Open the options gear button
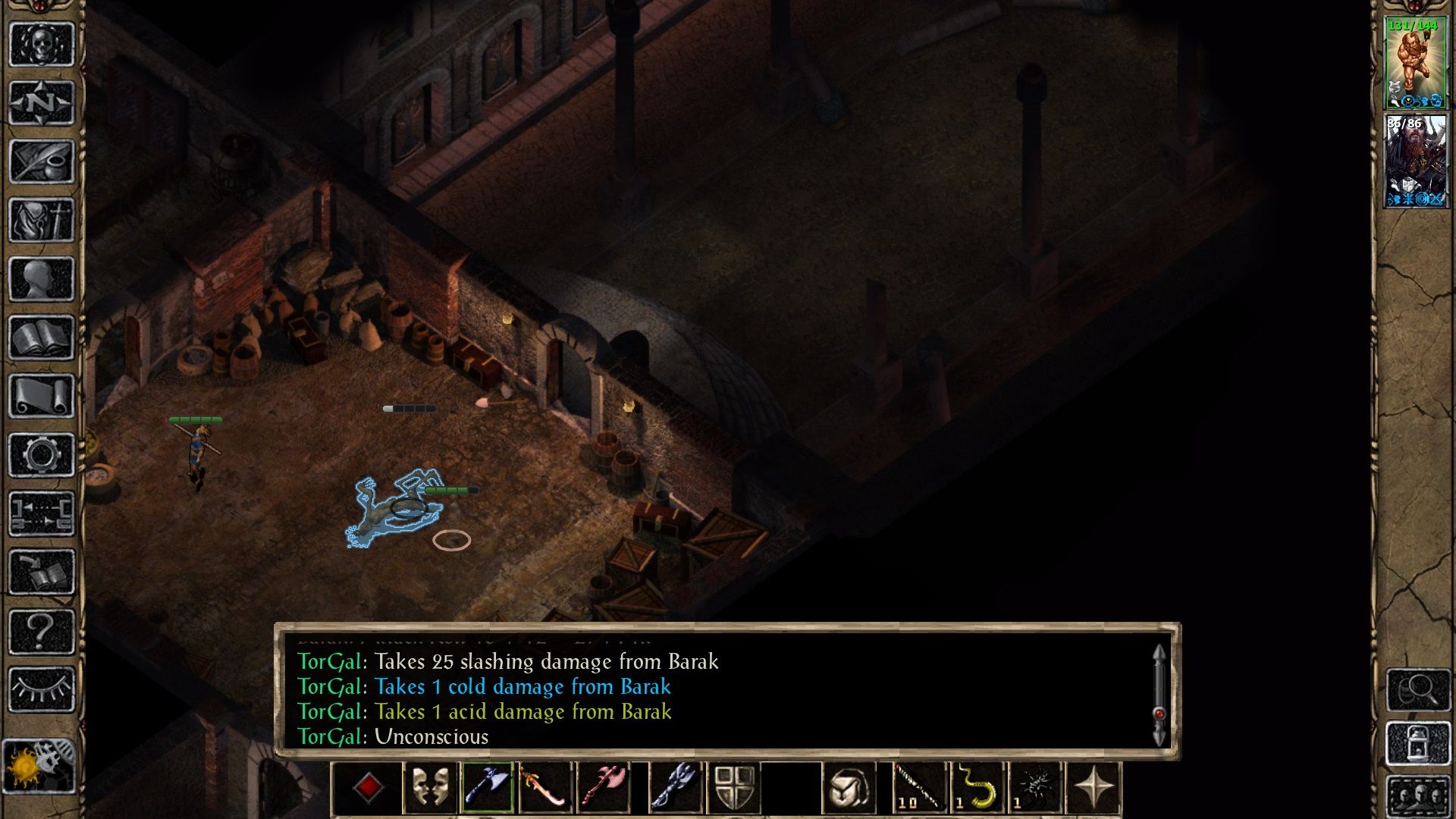 point(41,455)
